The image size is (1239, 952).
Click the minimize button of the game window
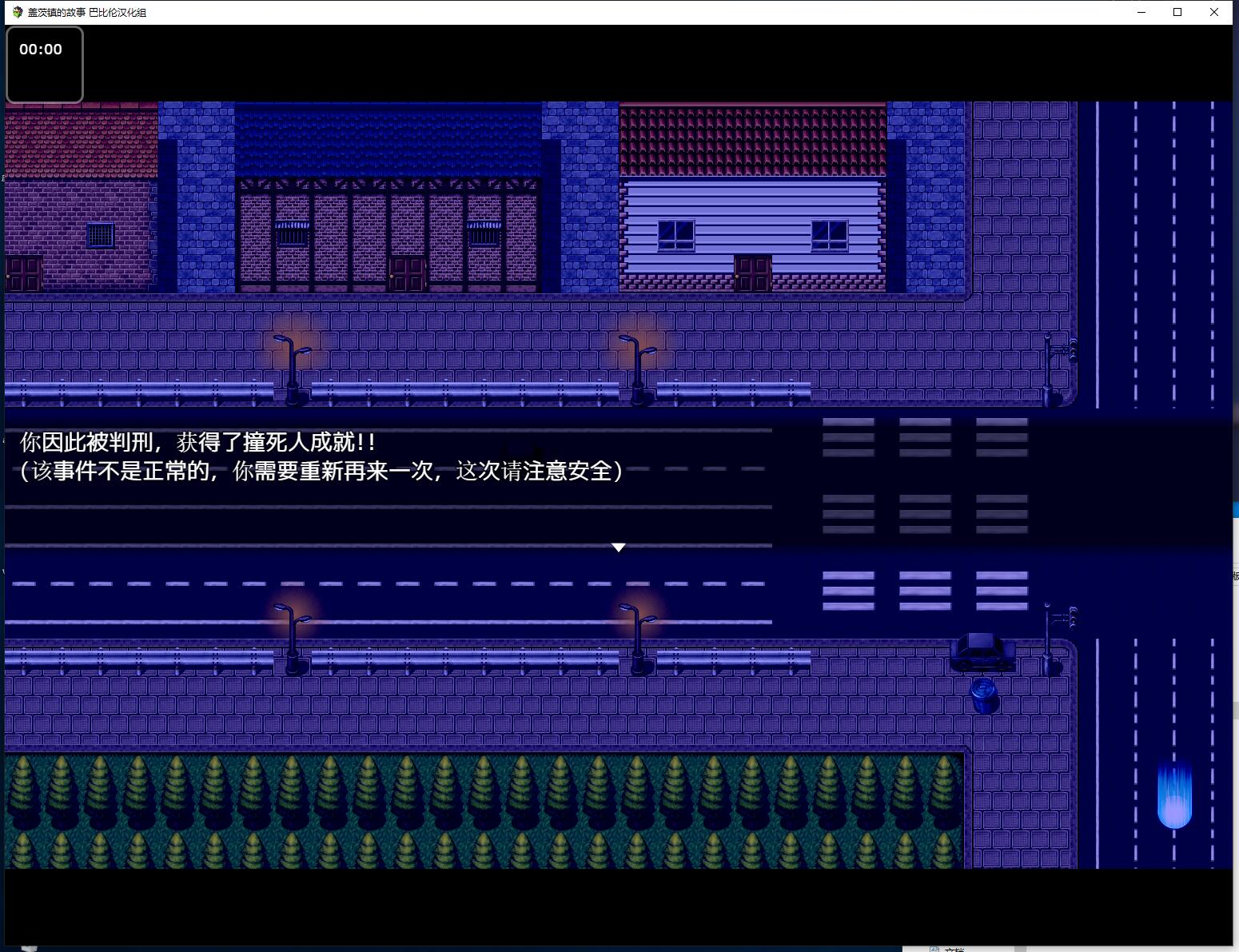click(x=1140, y=12)
